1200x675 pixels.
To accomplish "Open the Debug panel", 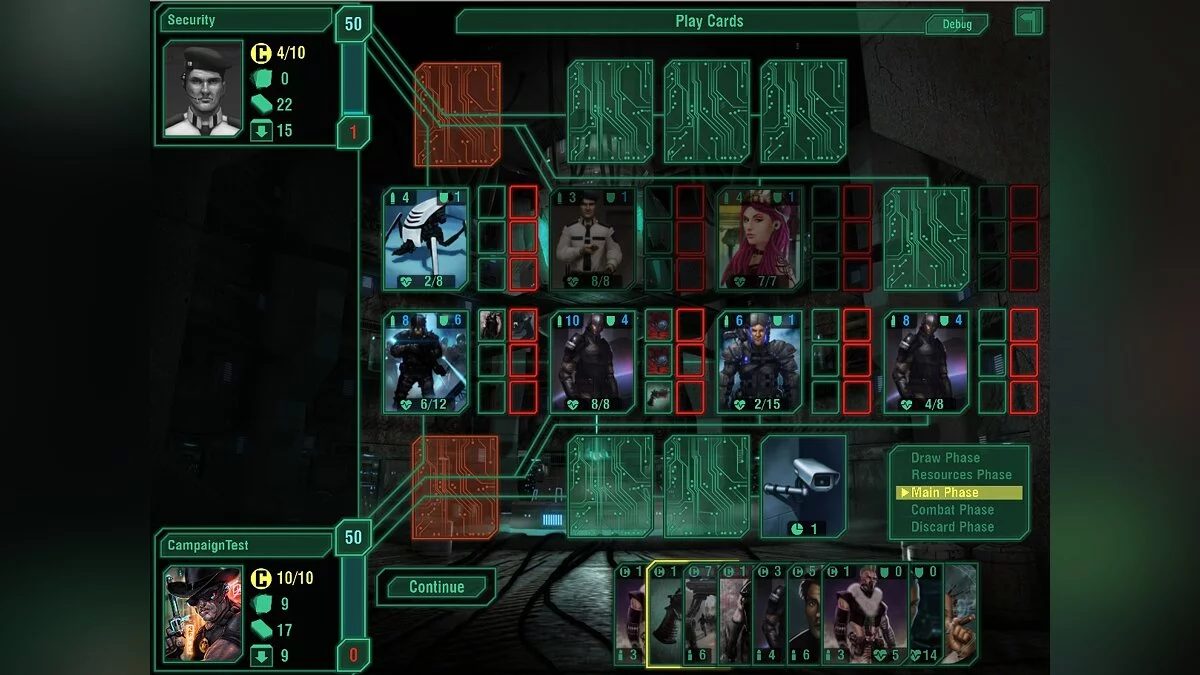I will (x=956, y=24).
